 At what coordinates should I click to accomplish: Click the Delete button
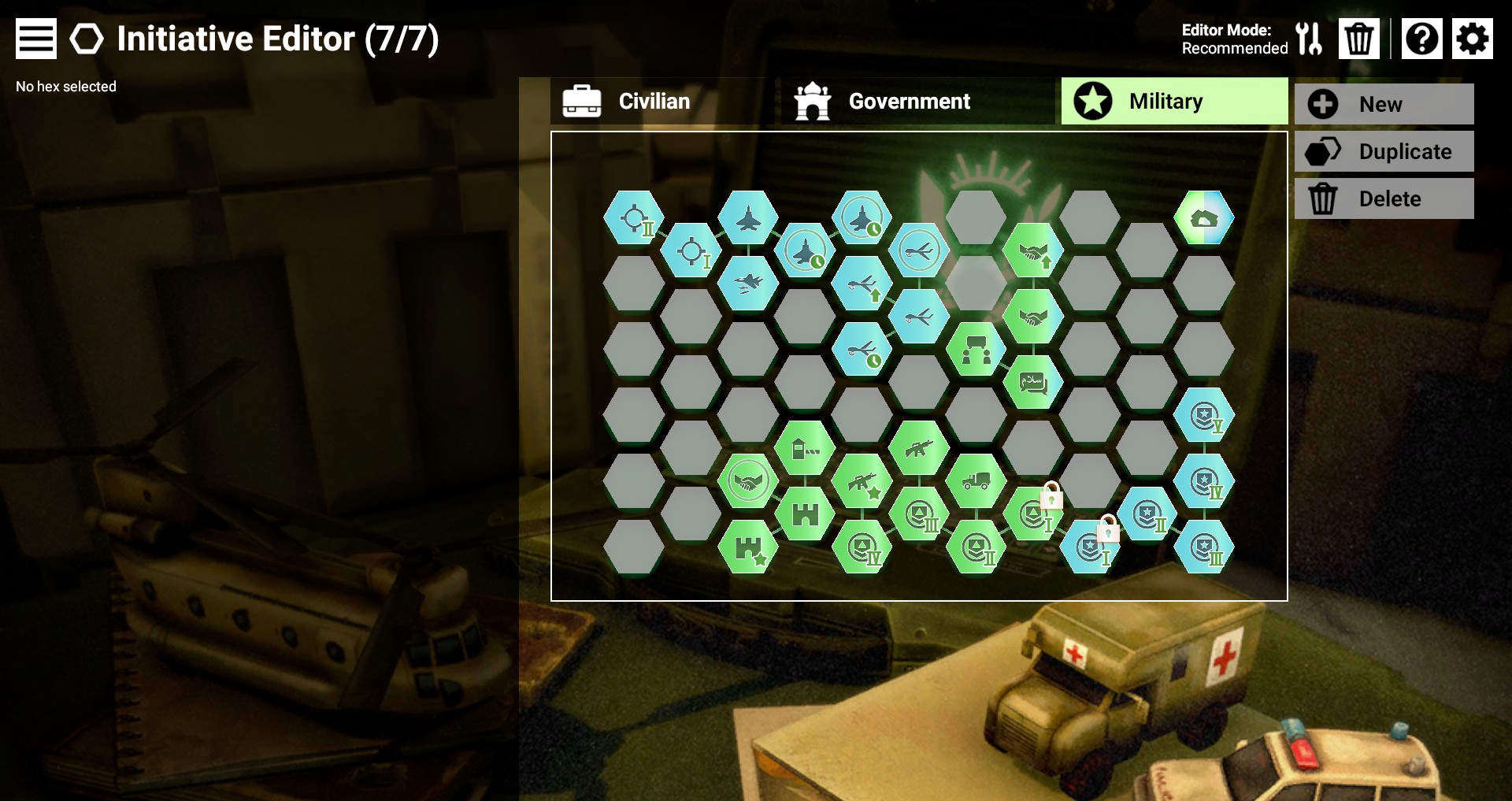(x=1384, y=198)
